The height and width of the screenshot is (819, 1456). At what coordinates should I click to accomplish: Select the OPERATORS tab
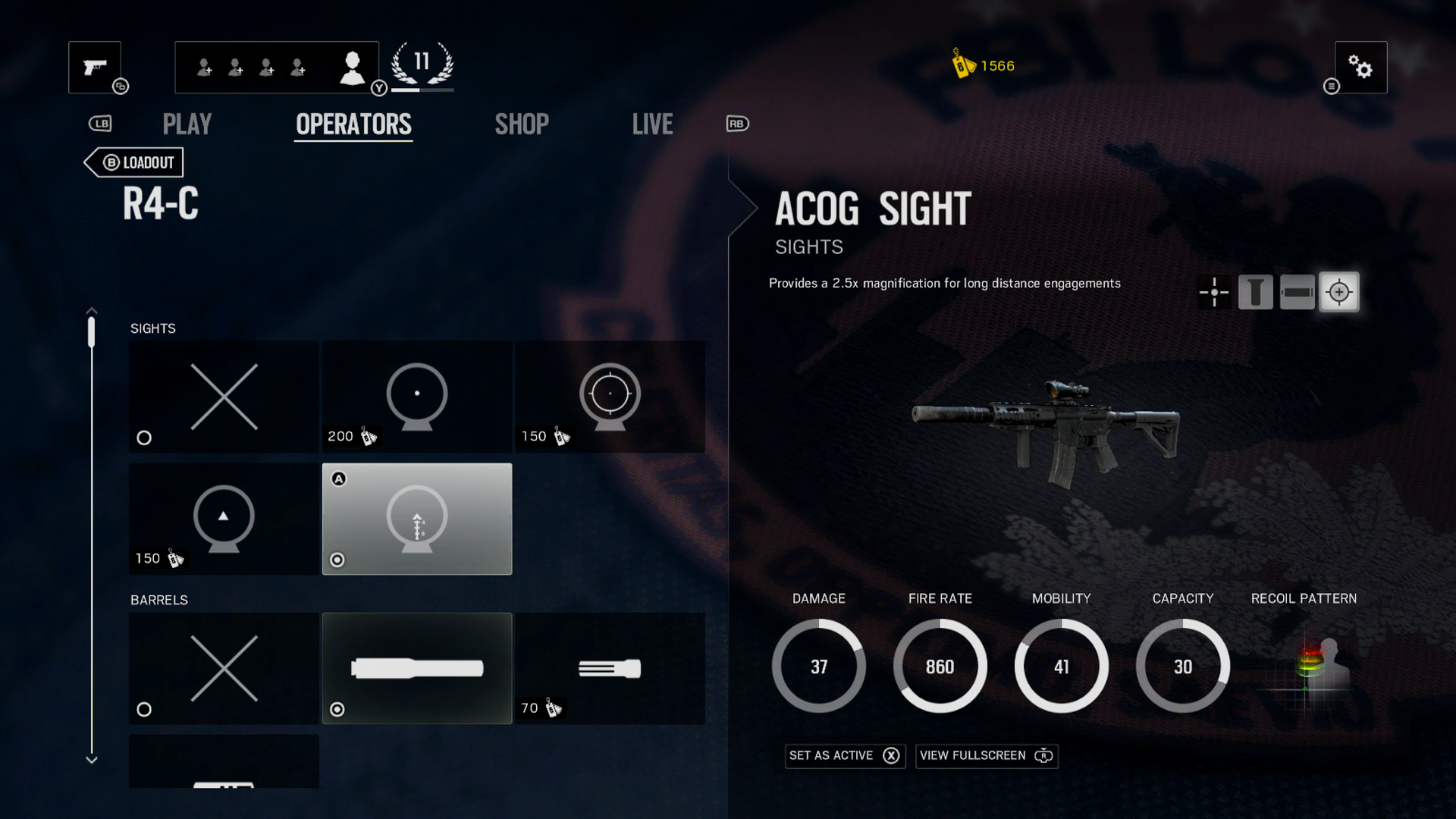pyautogui.click(x=353, y=124)
